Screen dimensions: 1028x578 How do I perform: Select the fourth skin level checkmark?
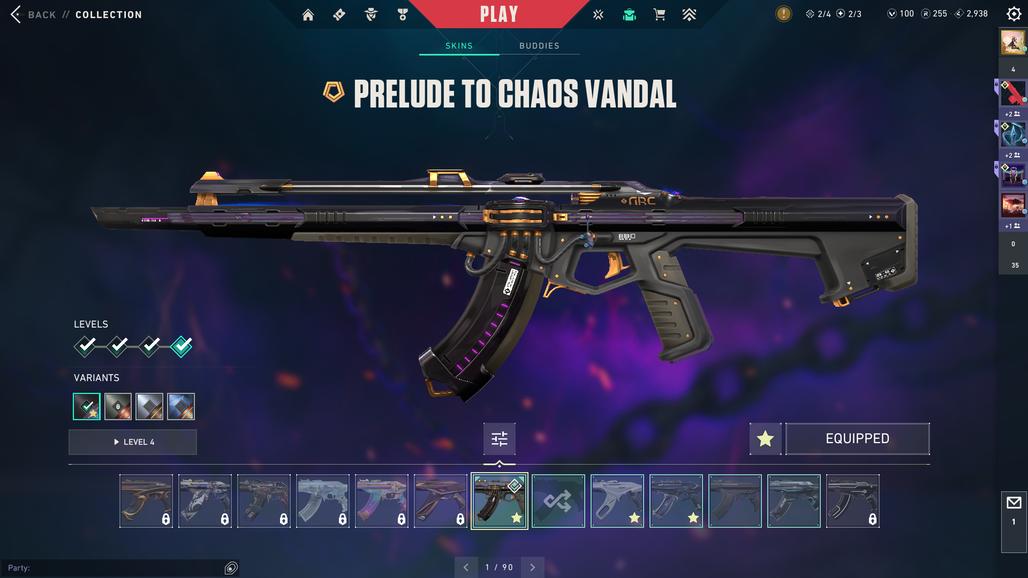(181, 346)
